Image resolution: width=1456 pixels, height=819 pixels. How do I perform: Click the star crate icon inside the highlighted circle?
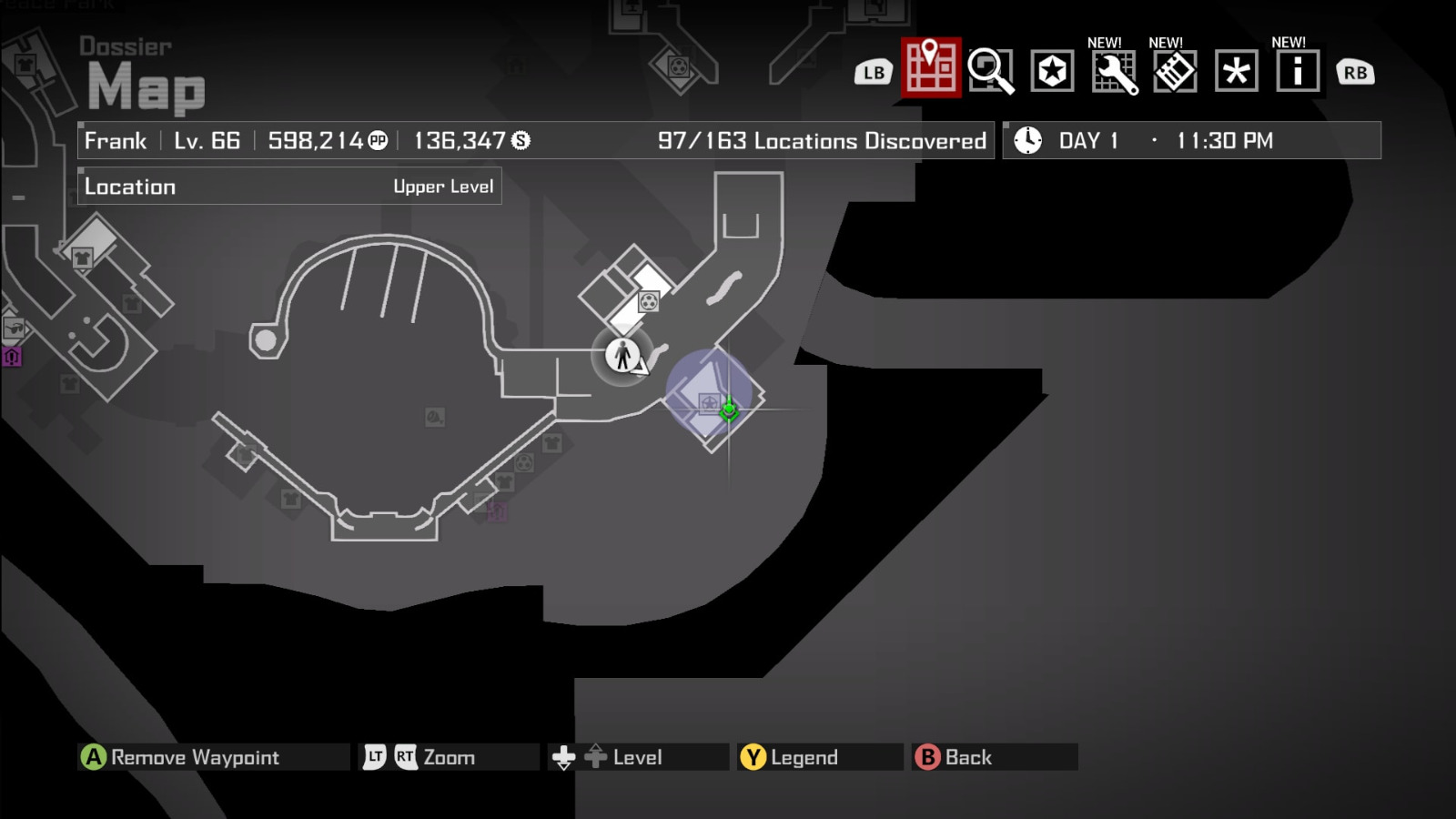710,403
